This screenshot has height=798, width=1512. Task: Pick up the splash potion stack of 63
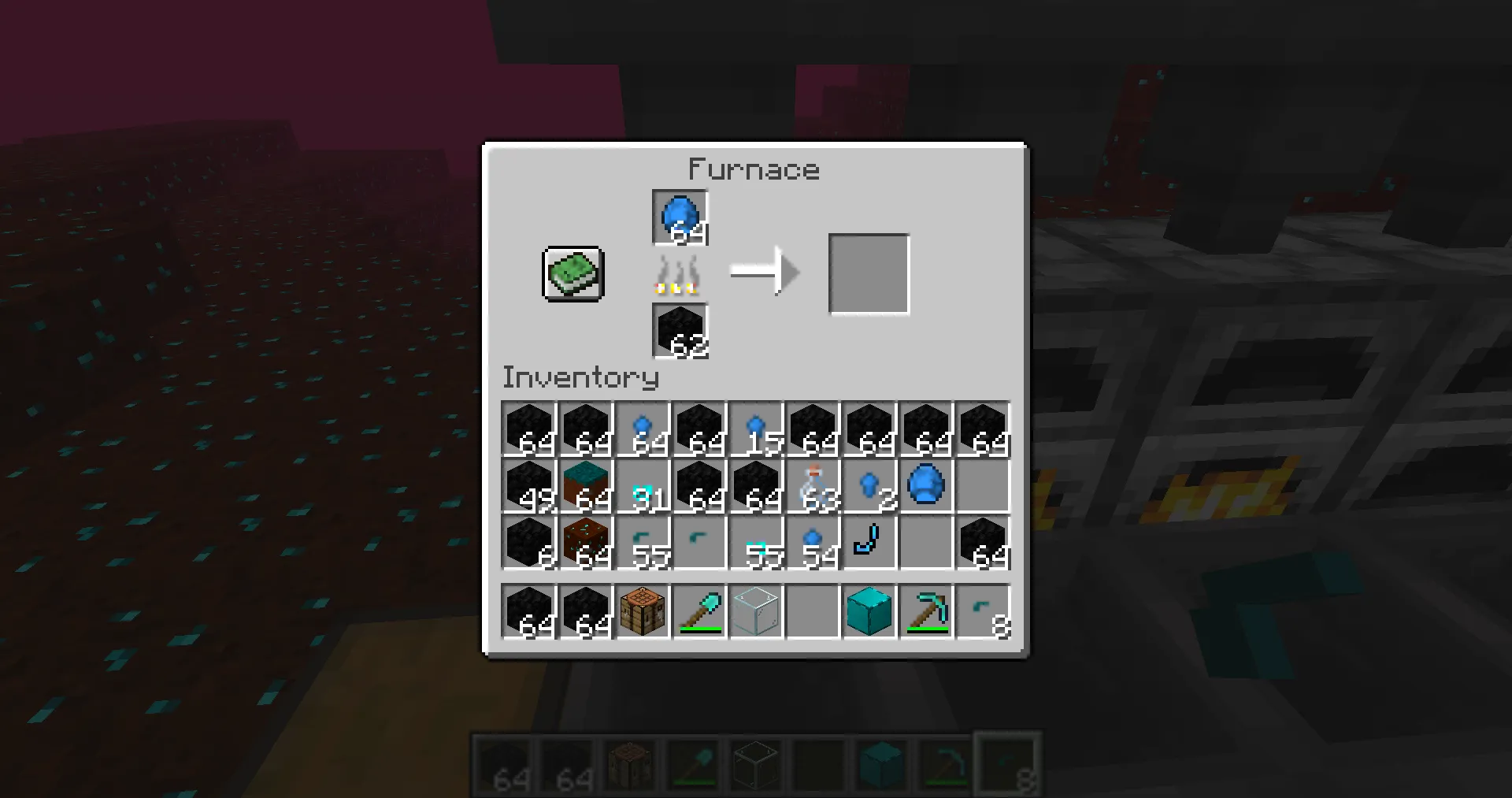[x=813, y=485]
